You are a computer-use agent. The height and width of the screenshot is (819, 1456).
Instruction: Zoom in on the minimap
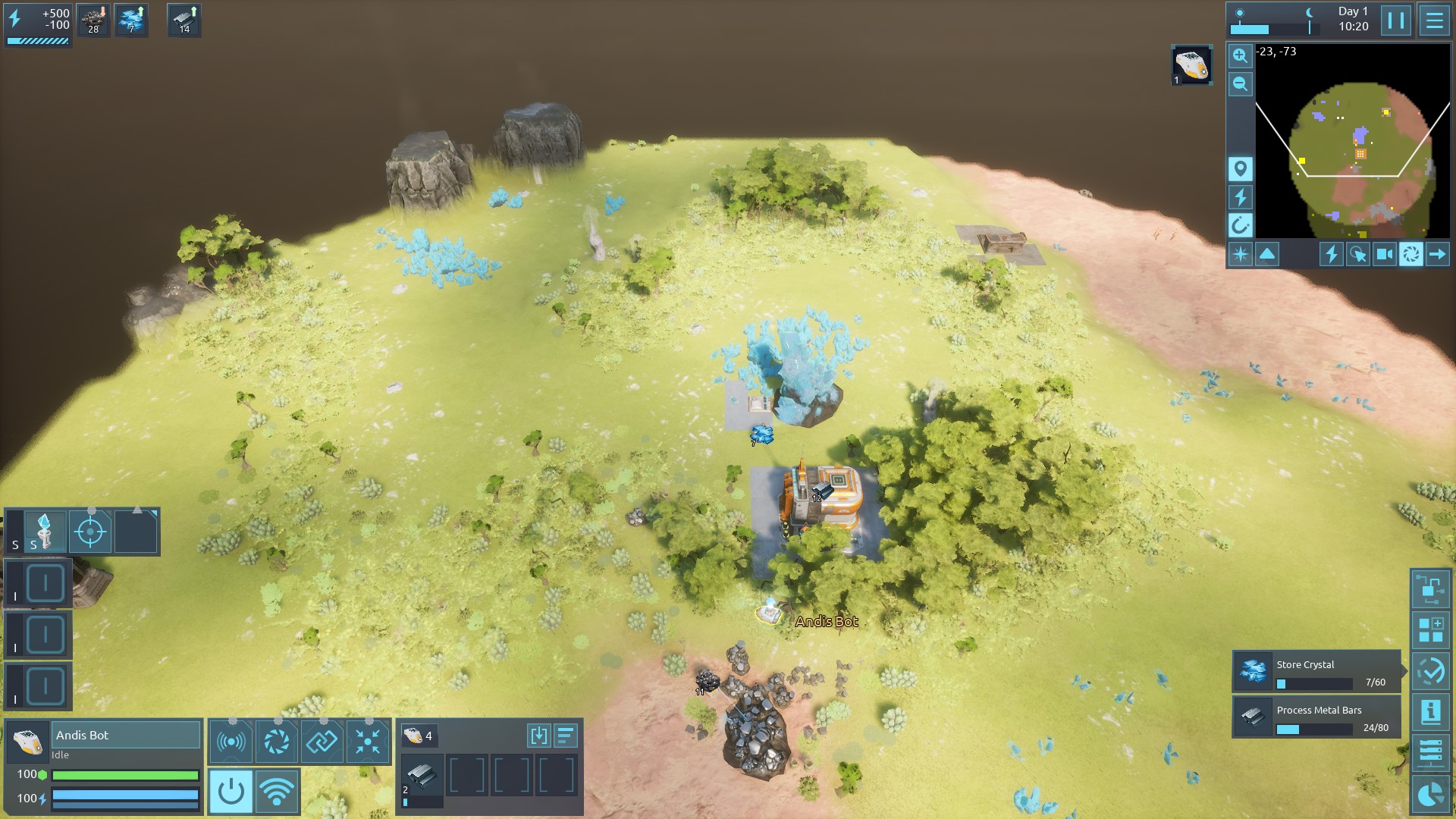pyautogui.click(x=1240, y=55)
